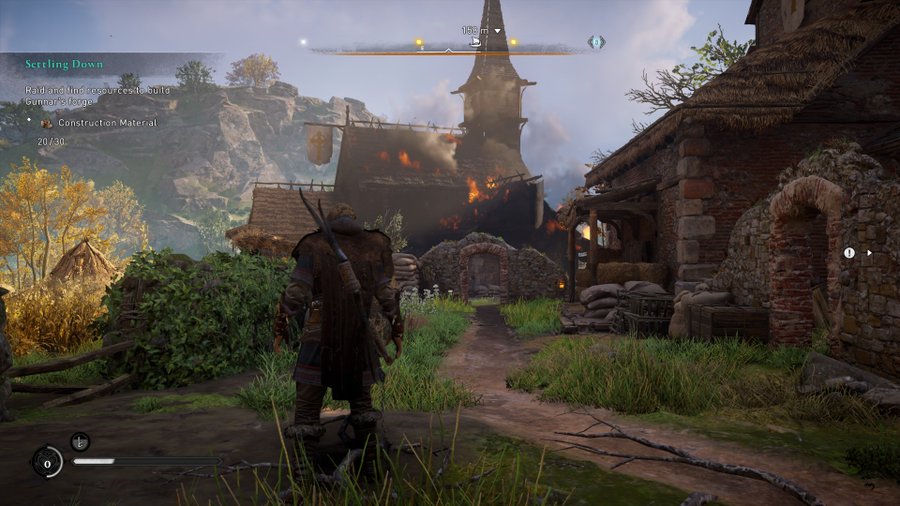Viewport: 900px width, 506px height.
Task: Select the heart ration counter icon
Action: [x=47, y=461]
